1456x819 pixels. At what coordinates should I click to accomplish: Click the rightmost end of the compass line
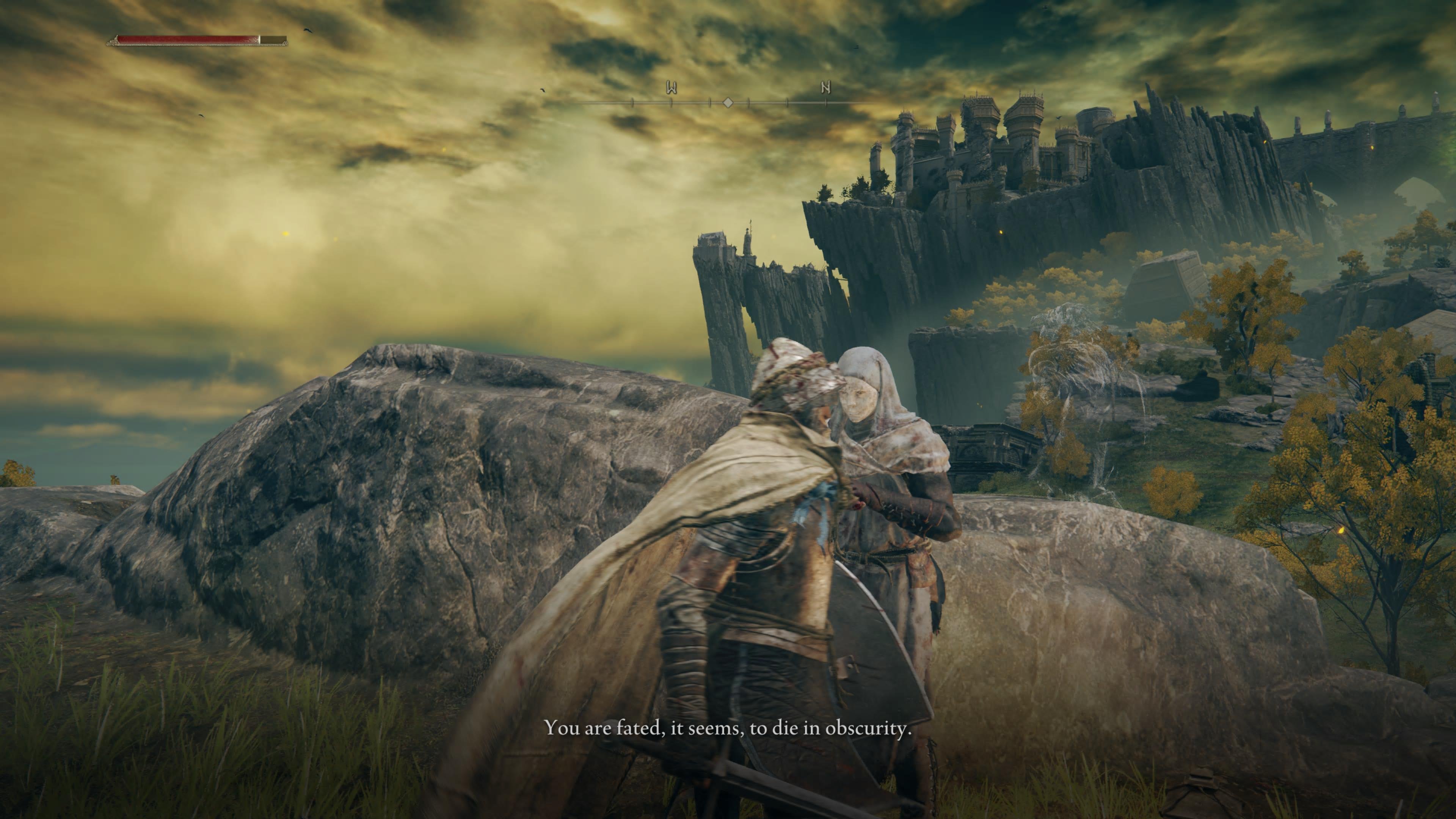tap(875, 103)
